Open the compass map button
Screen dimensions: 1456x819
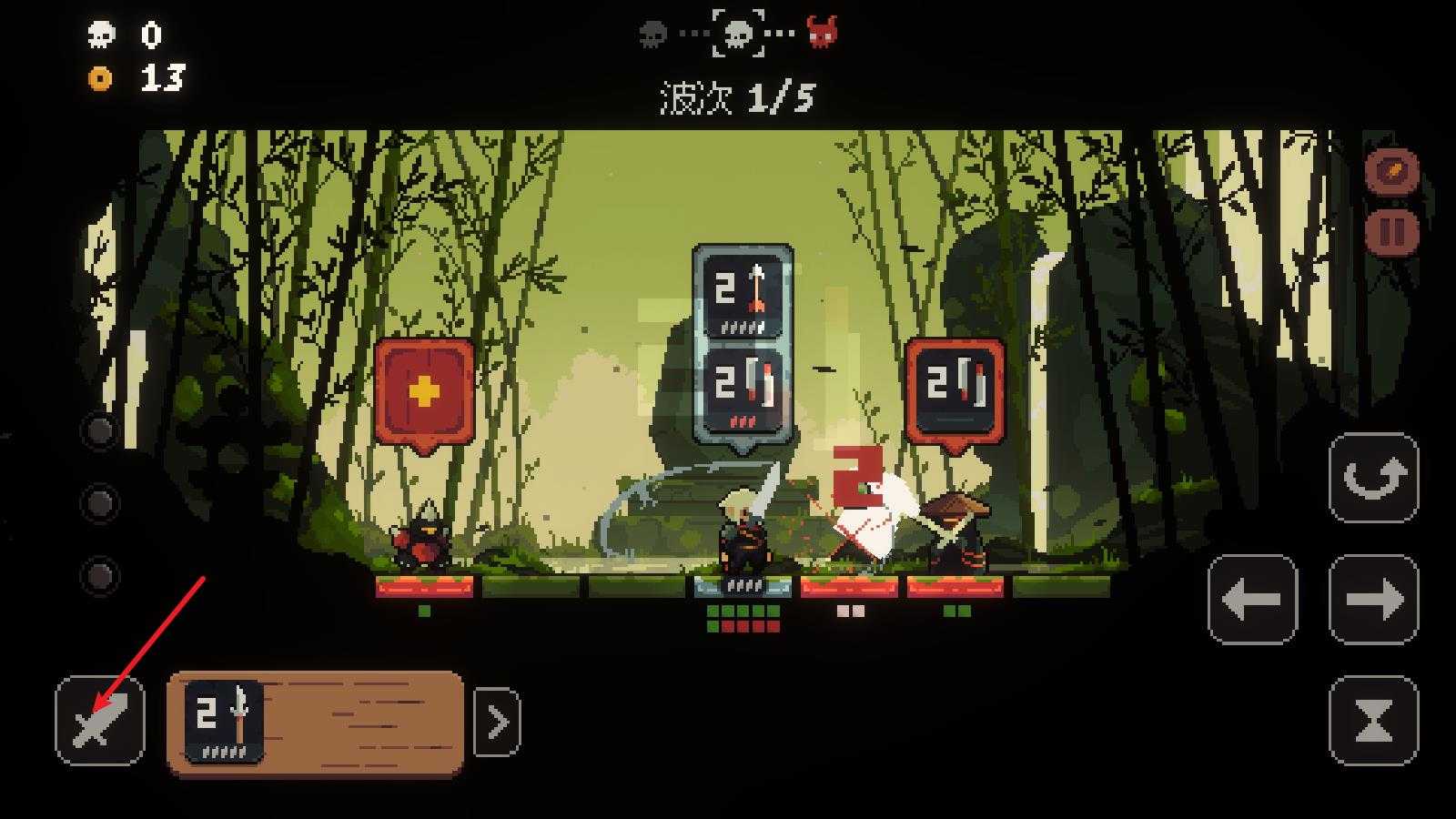tap(1392, 170)
